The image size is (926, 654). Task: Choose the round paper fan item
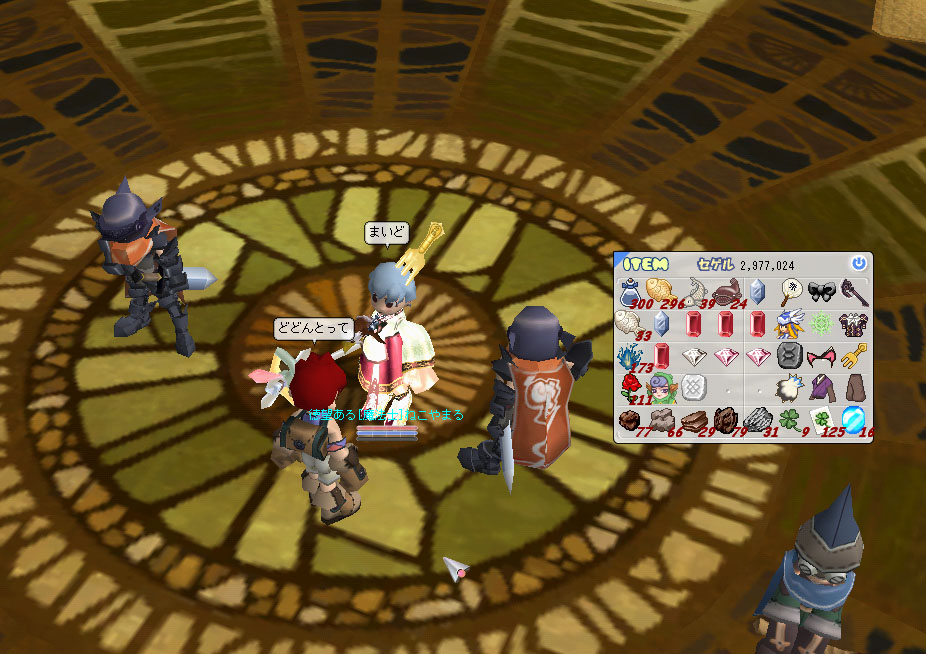[789, 292]
